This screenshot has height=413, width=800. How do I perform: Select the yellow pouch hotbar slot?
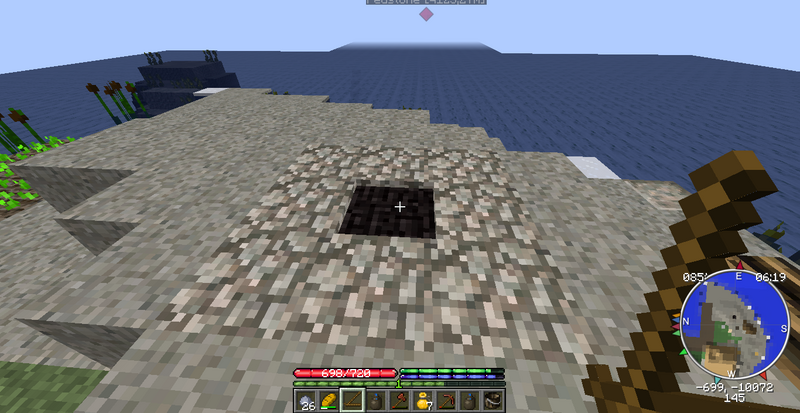coord(422,401)
